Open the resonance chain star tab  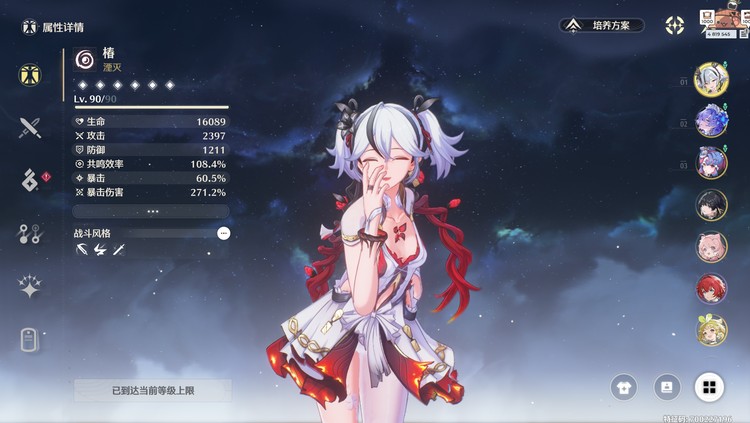click(30, 287)
